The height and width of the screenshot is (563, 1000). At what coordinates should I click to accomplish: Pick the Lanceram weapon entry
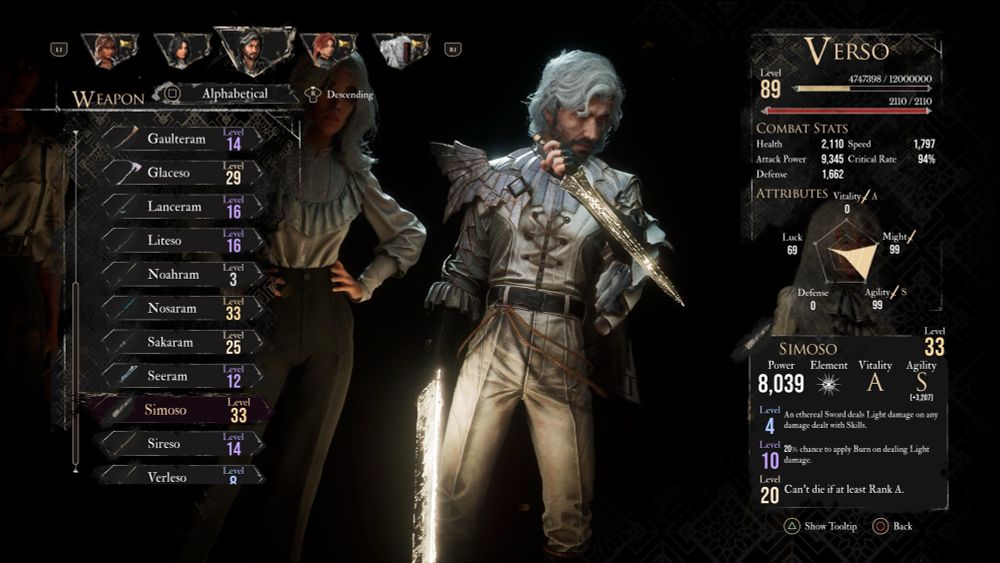[x=178, y=207]
